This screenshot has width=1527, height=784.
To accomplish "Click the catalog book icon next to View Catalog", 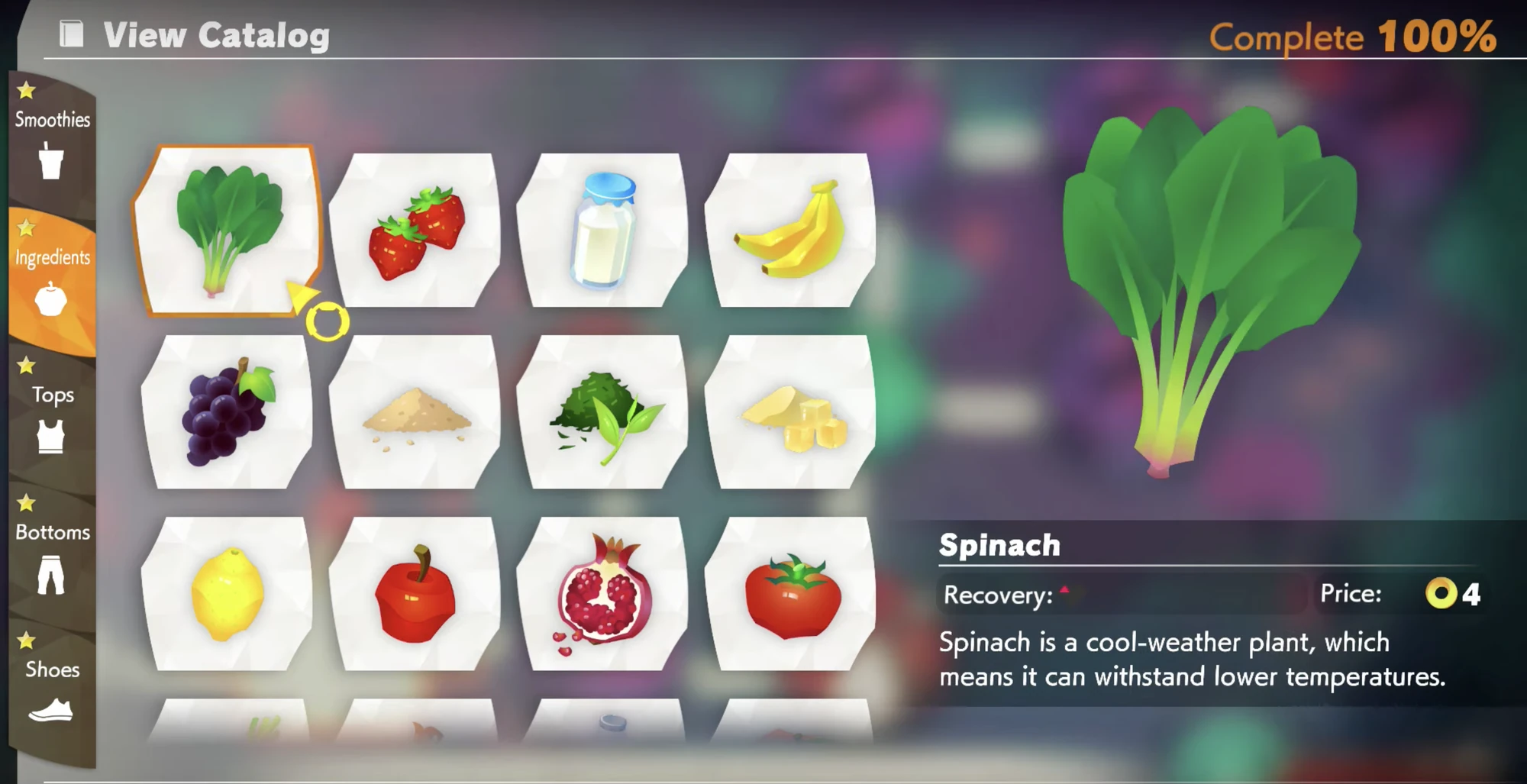I will pos(71,34).
